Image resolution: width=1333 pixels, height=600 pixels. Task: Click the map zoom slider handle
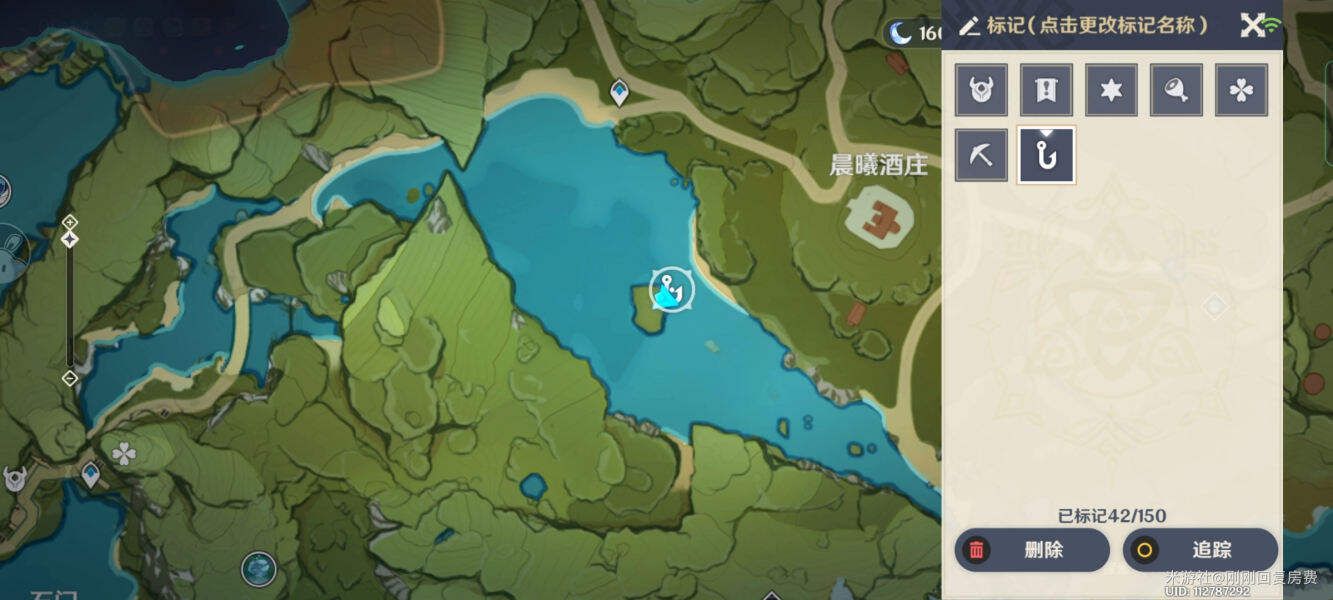70,239
